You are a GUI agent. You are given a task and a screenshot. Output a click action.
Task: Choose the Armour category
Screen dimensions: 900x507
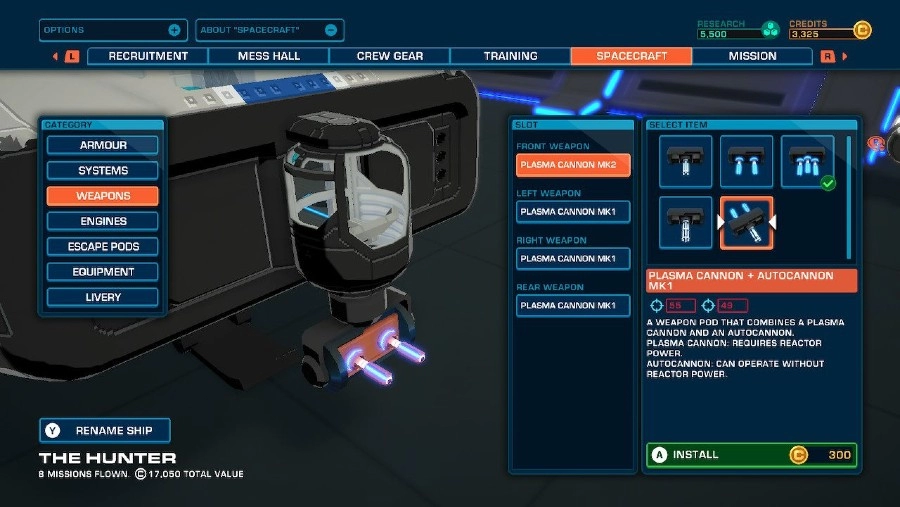103,145
